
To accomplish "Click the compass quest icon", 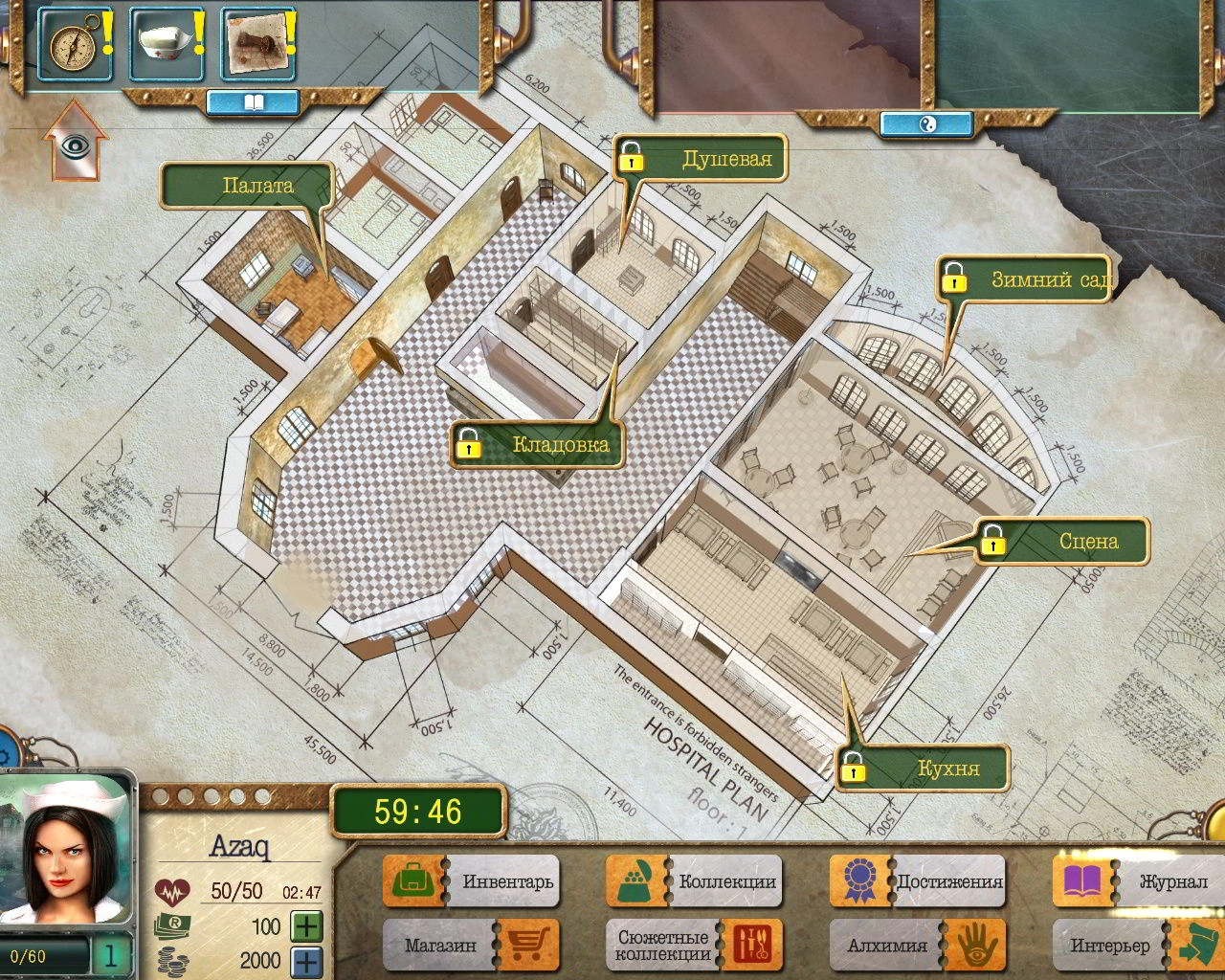I will pyautogui.click(x=72, y=44).
